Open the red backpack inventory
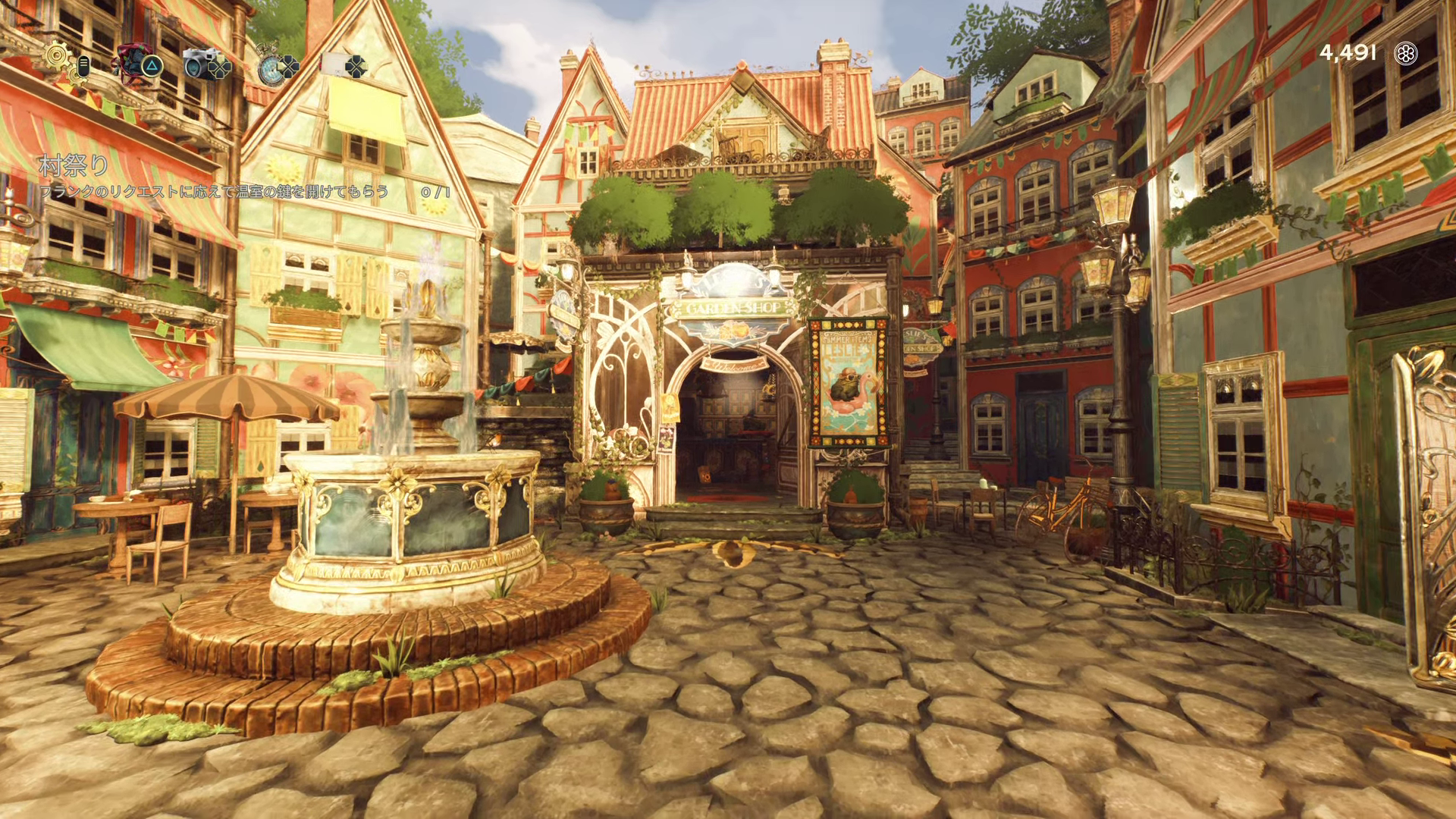 130,59
